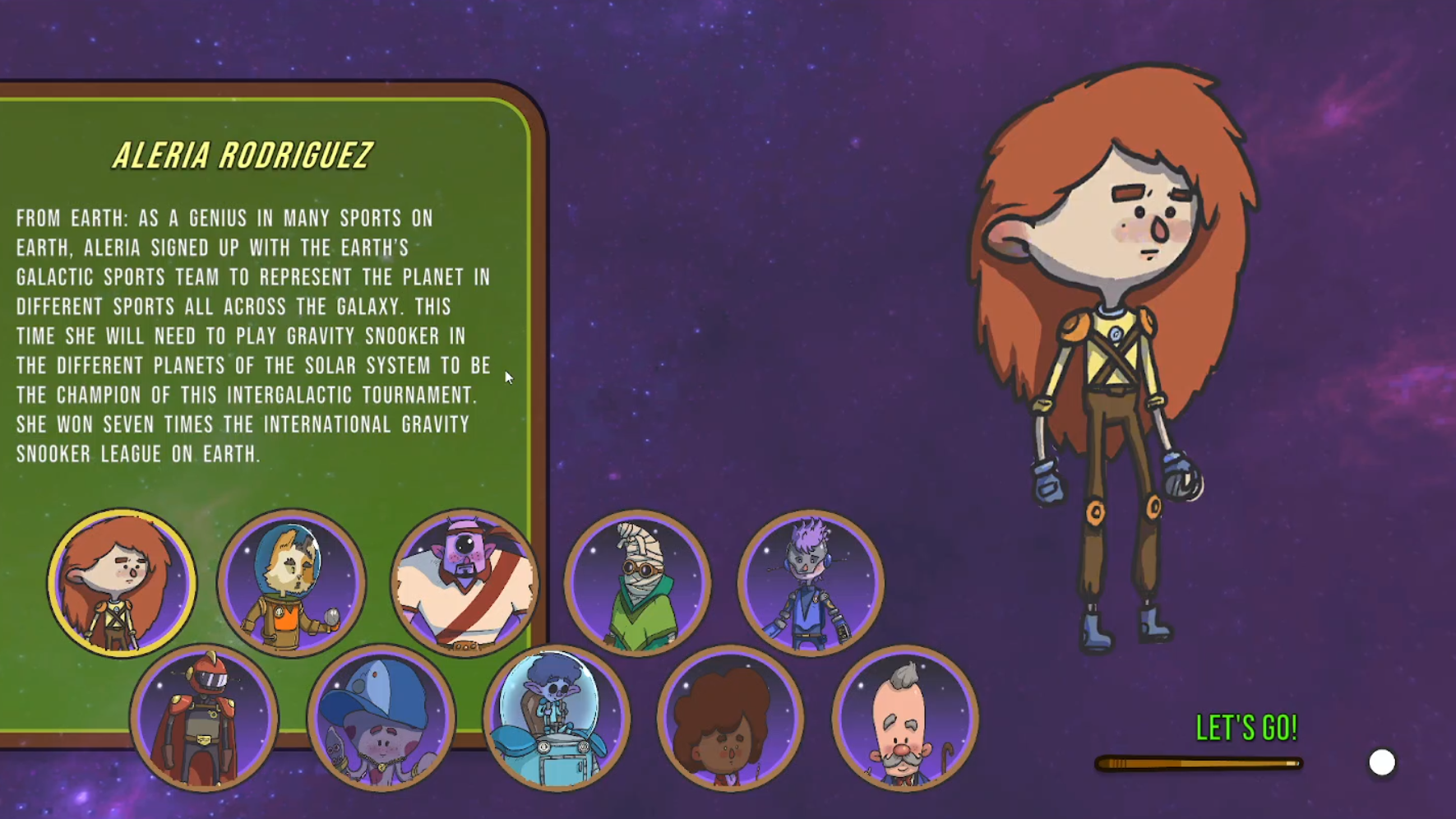
Task: Select the curly brown-haired character portrait
Action: pyautogui.click(x=730, y=718)
